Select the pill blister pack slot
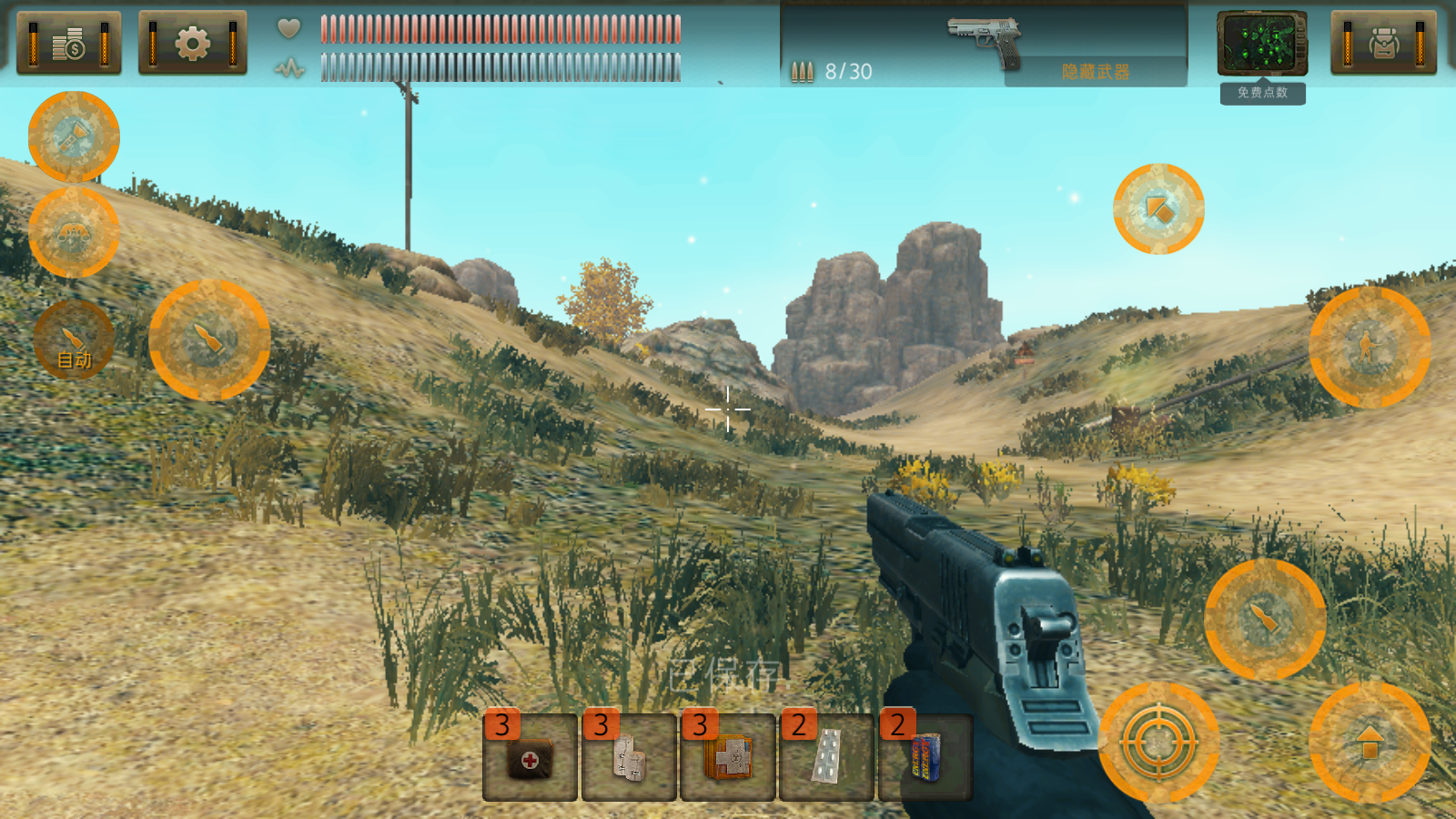The height and width of the screenshot is (819, 1456). (x=826, y=758)
